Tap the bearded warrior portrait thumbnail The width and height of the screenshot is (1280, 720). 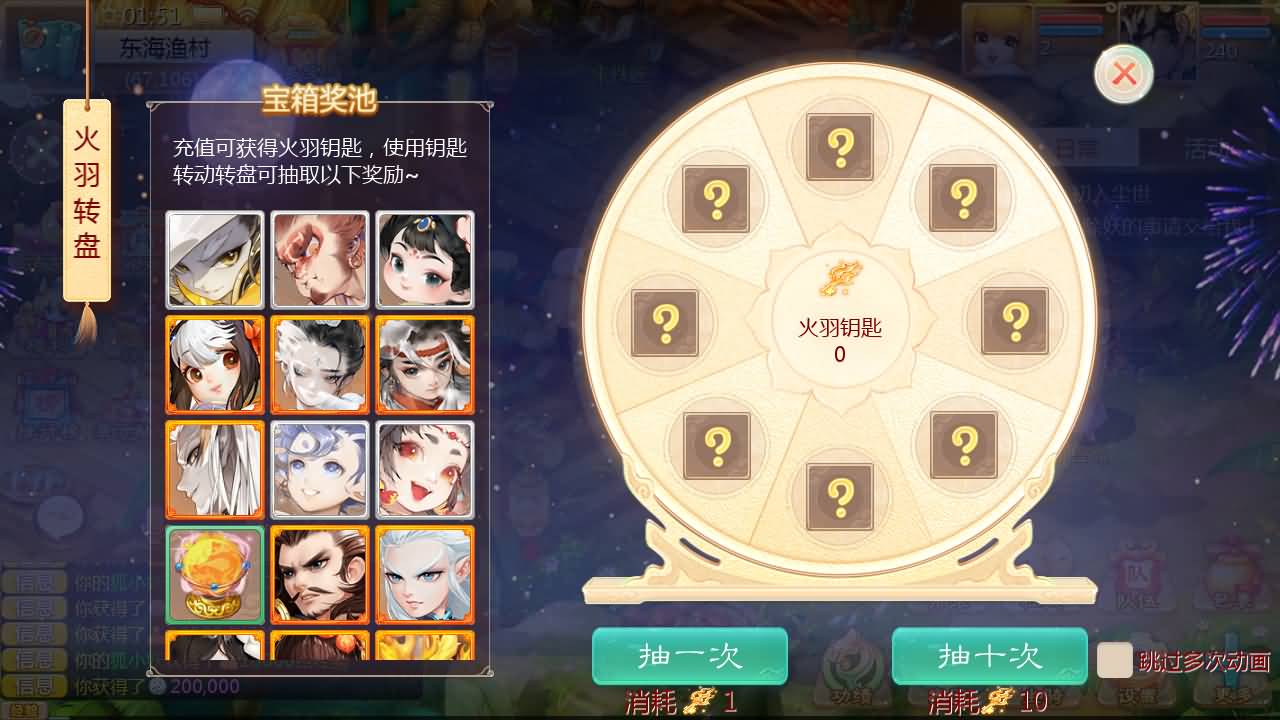(320, 575)
